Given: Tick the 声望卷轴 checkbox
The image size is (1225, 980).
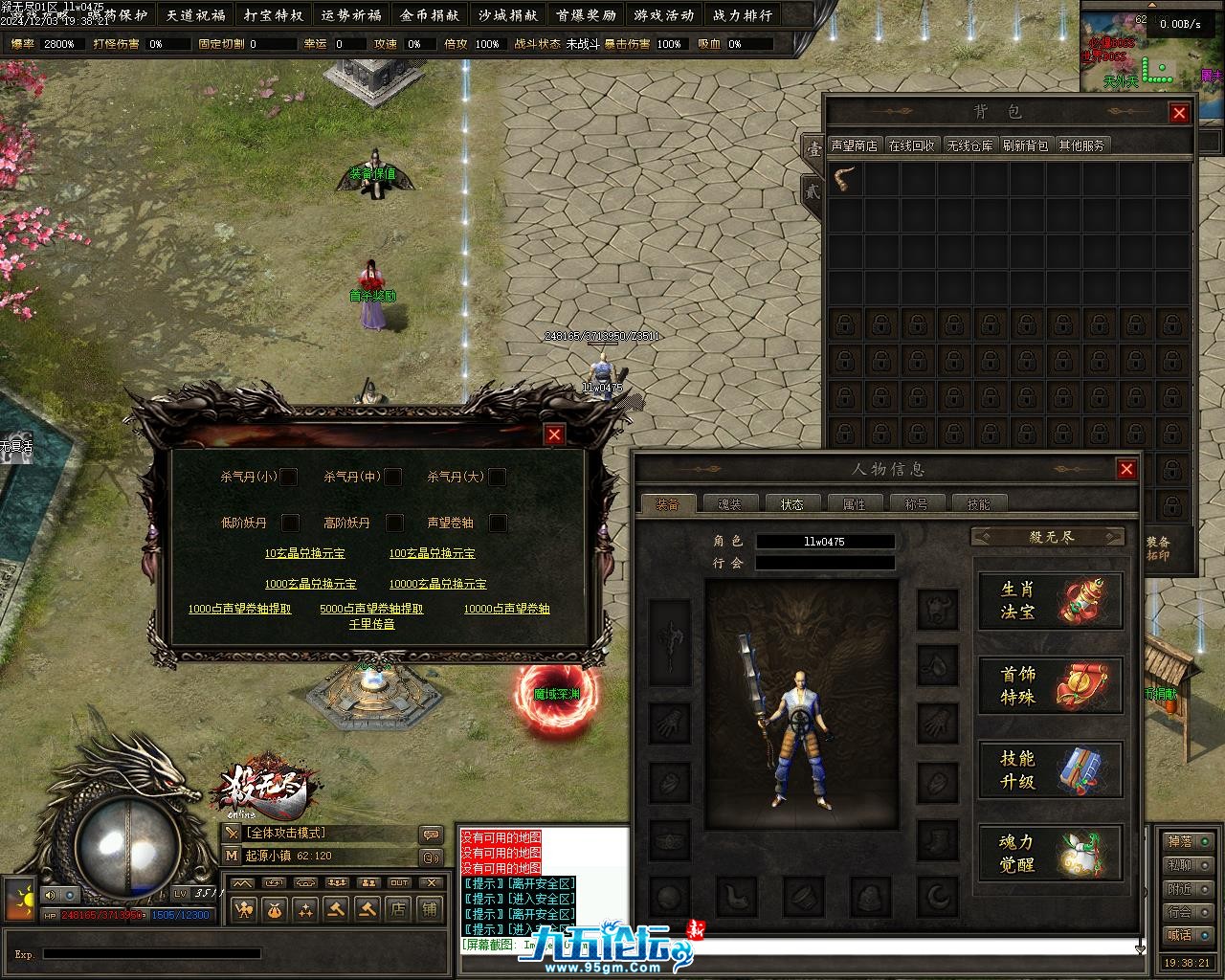Looking at the screenshot, I should pos(498,523).
